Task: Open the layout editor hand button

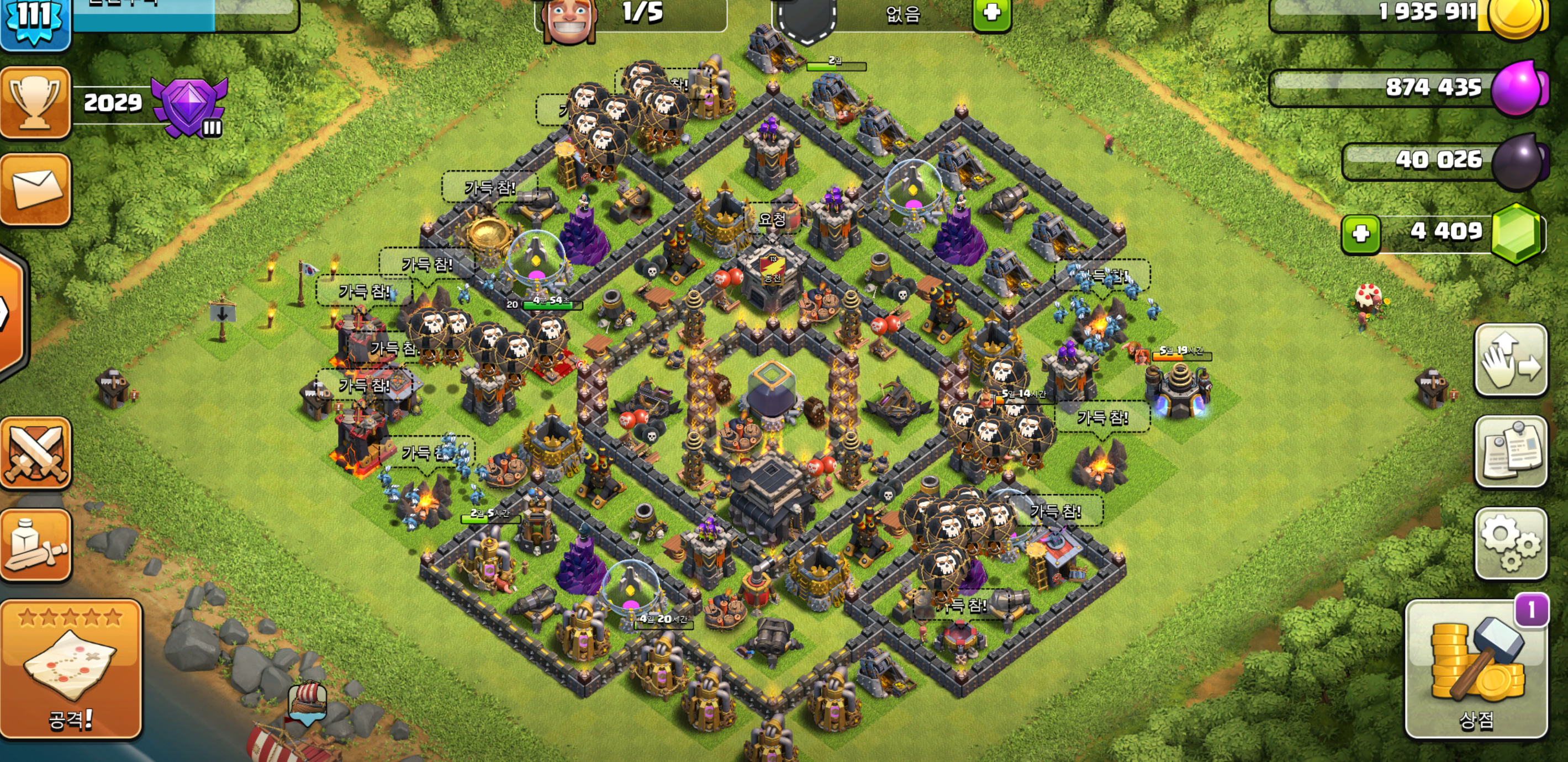Action: 1510,361
